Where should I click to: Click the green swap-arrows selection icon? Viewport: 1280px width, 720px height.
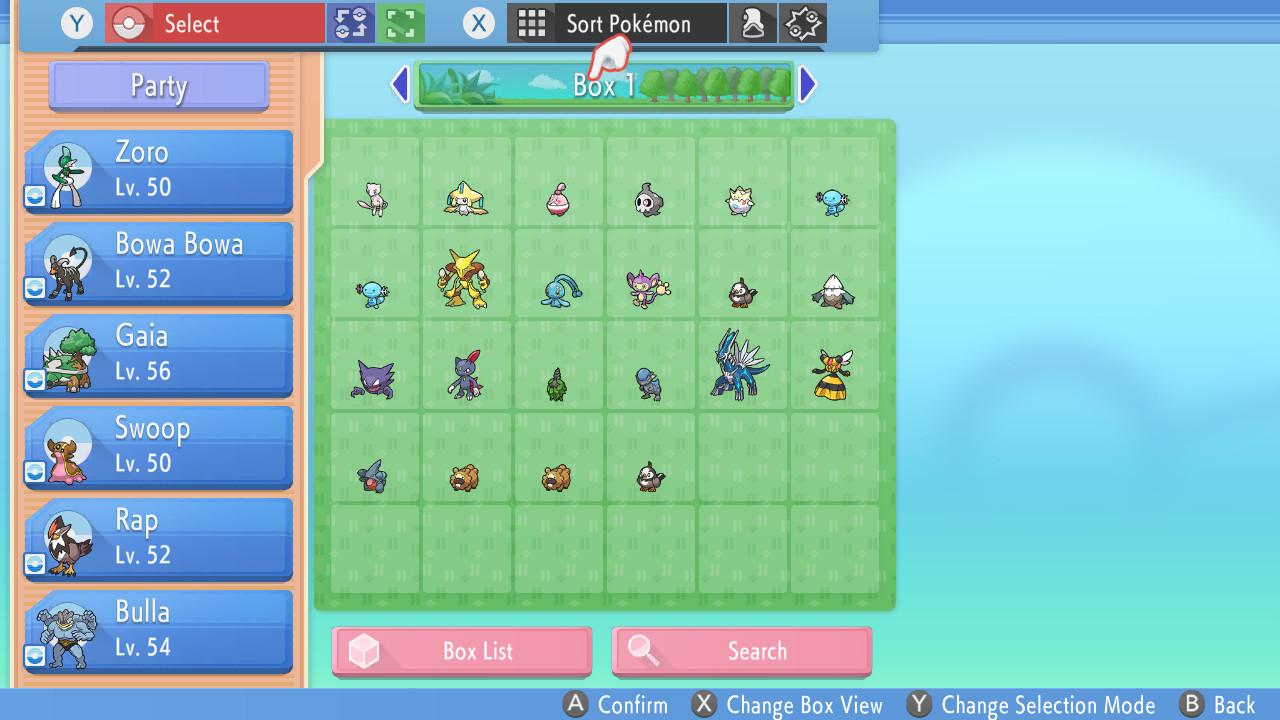click(349, 22)
